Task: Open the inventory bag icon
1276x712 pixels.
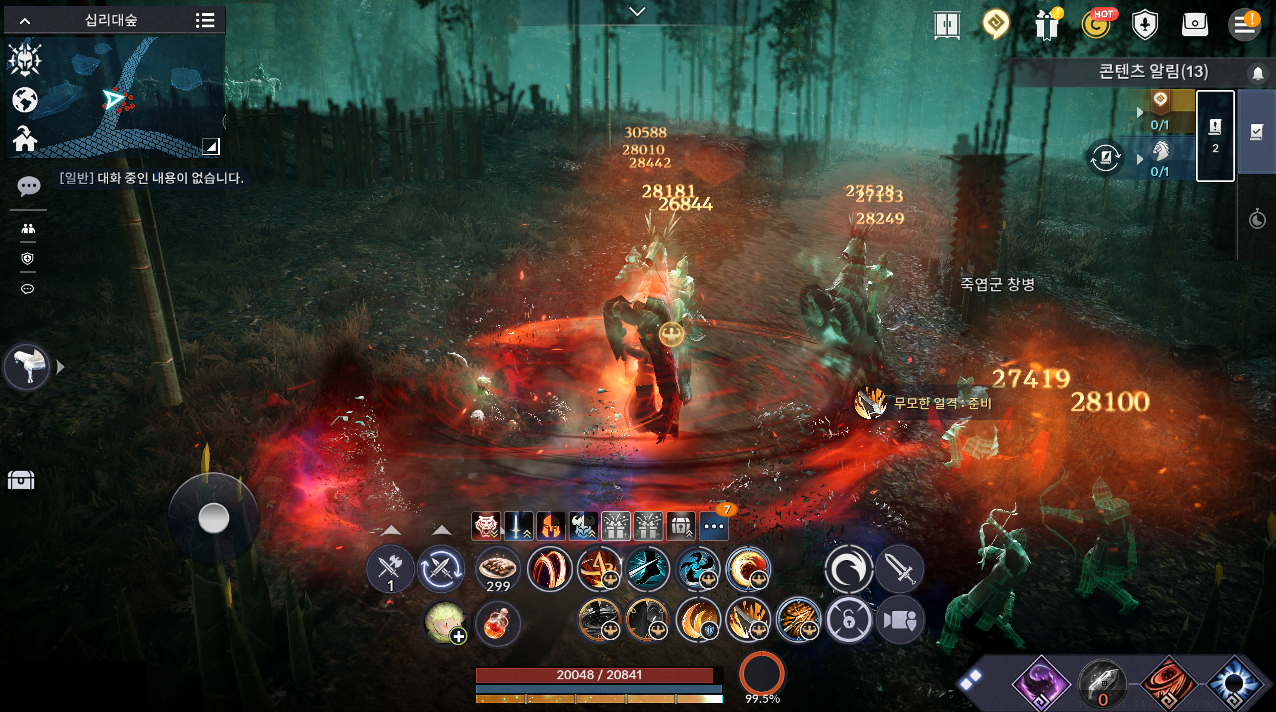Action: point(1195,25)
